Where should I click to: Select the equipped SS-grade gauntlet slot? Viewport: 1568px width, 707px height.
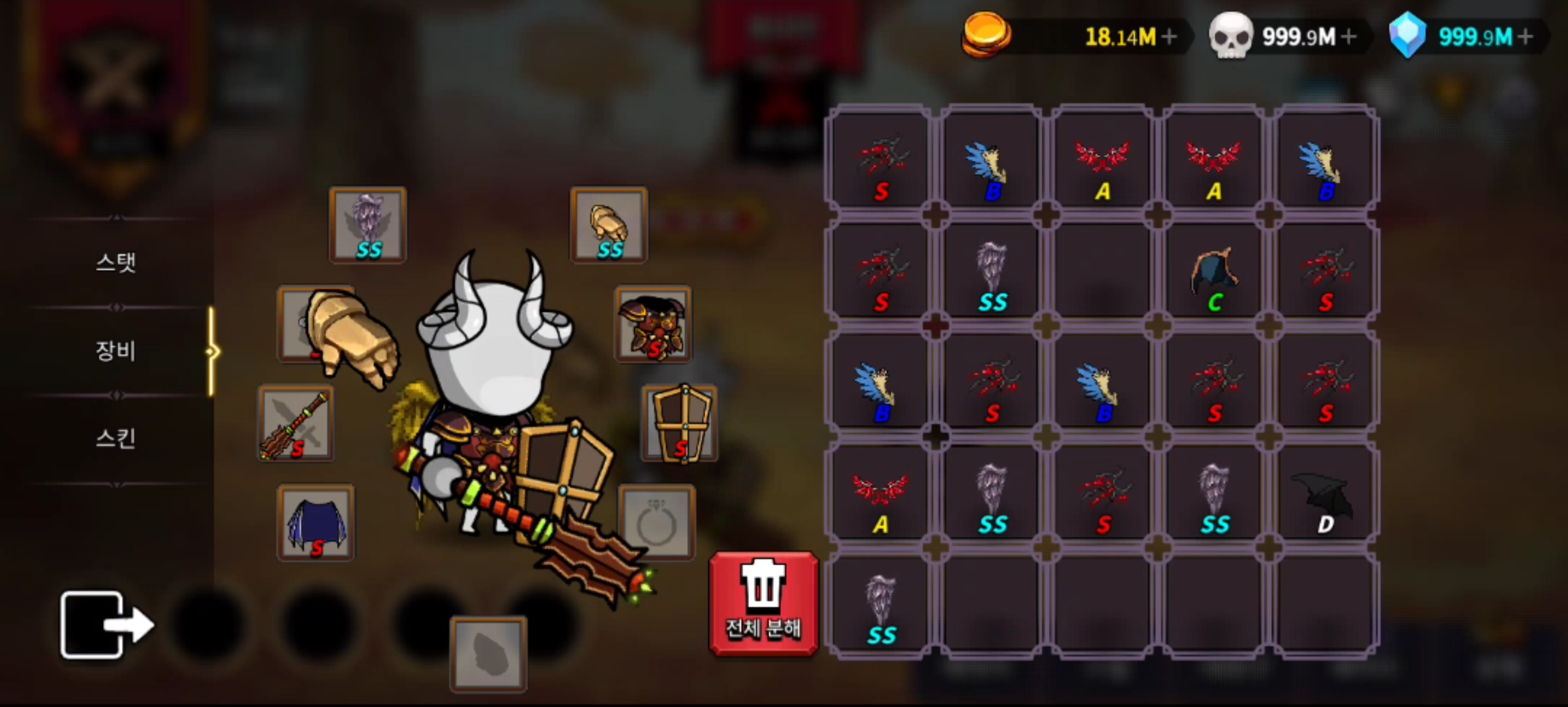coord(607,225)
